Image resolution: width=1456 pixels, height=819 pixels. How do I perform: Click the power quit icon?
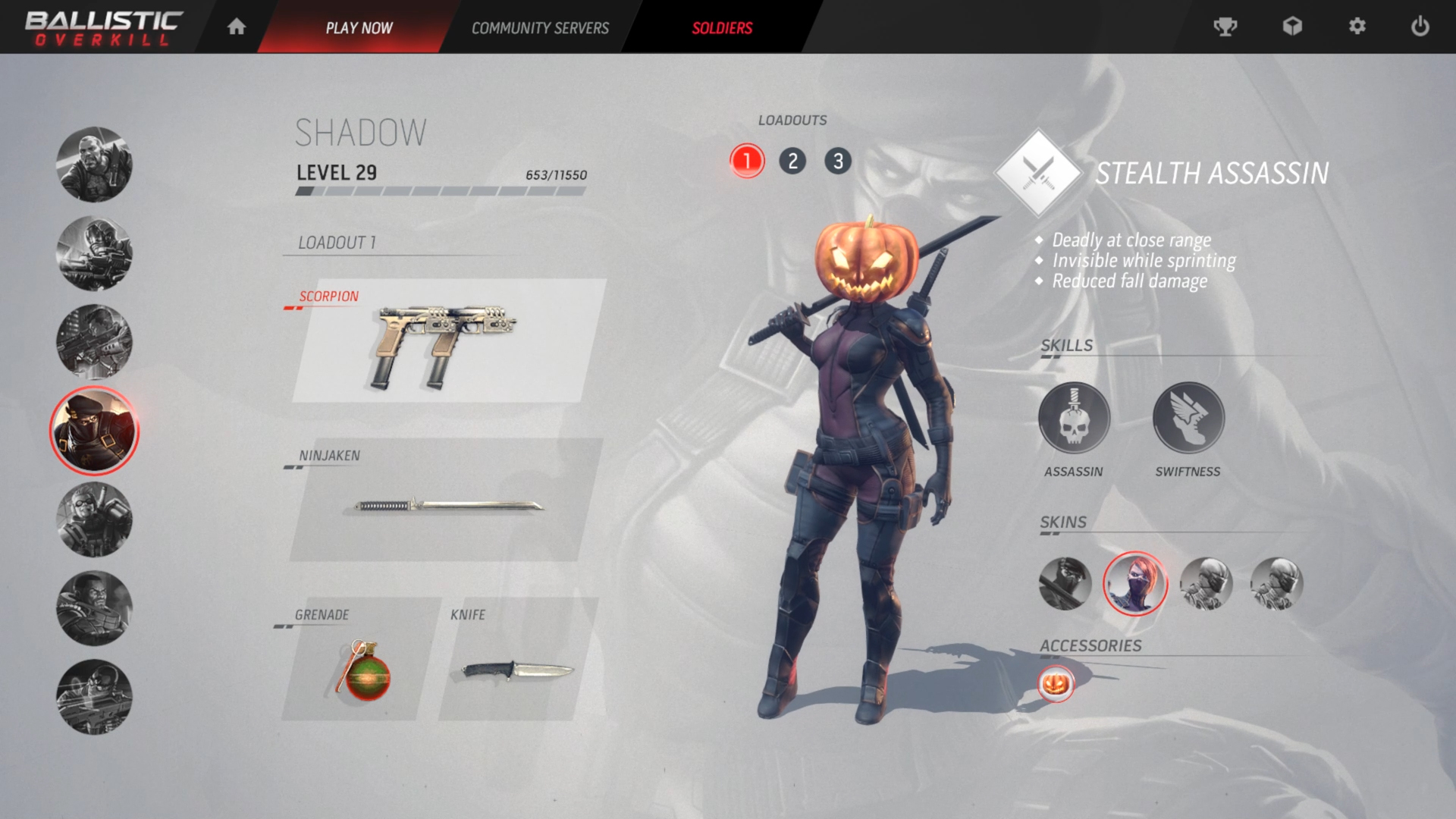coord(1420,27)
